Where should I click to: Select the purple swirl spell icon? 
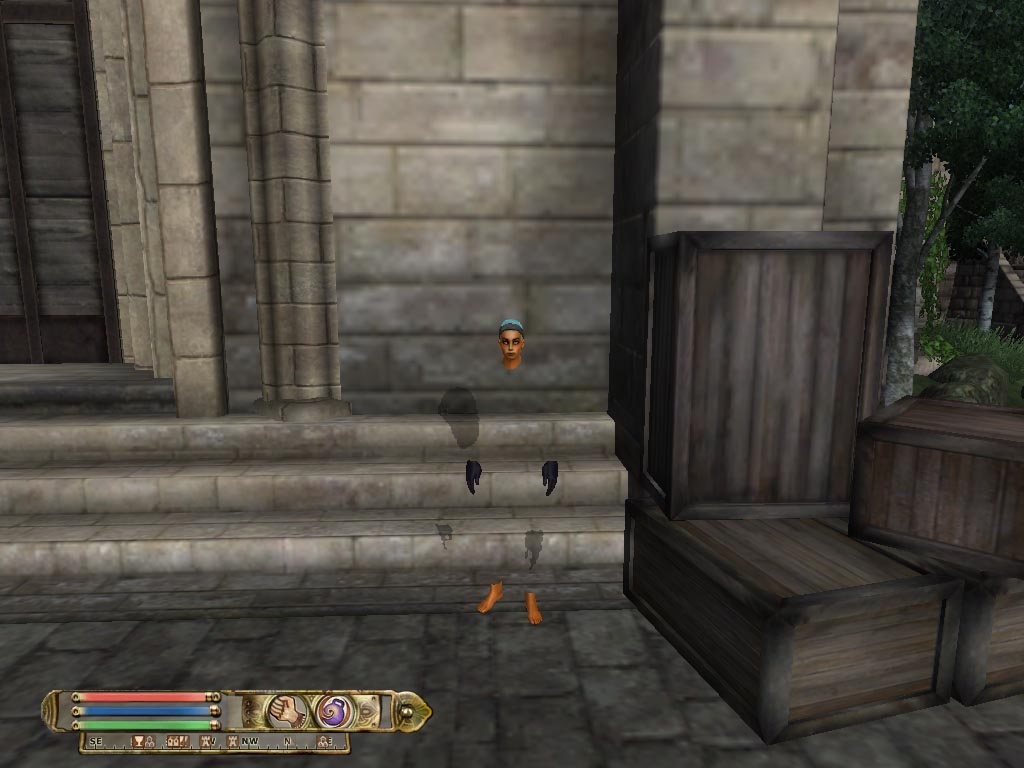point(332,711)
